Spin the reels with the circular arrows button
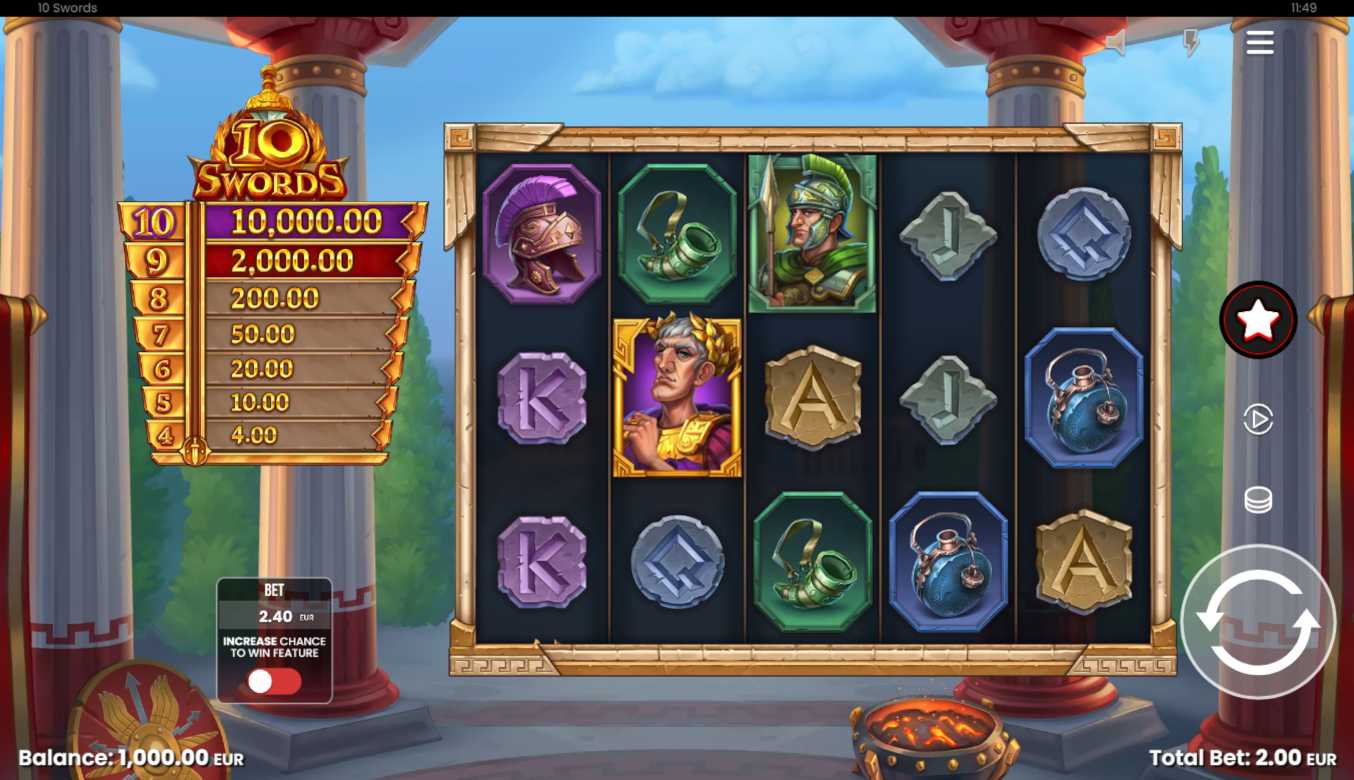Viewport: 1354px width, 780px height. (1257, 621)
